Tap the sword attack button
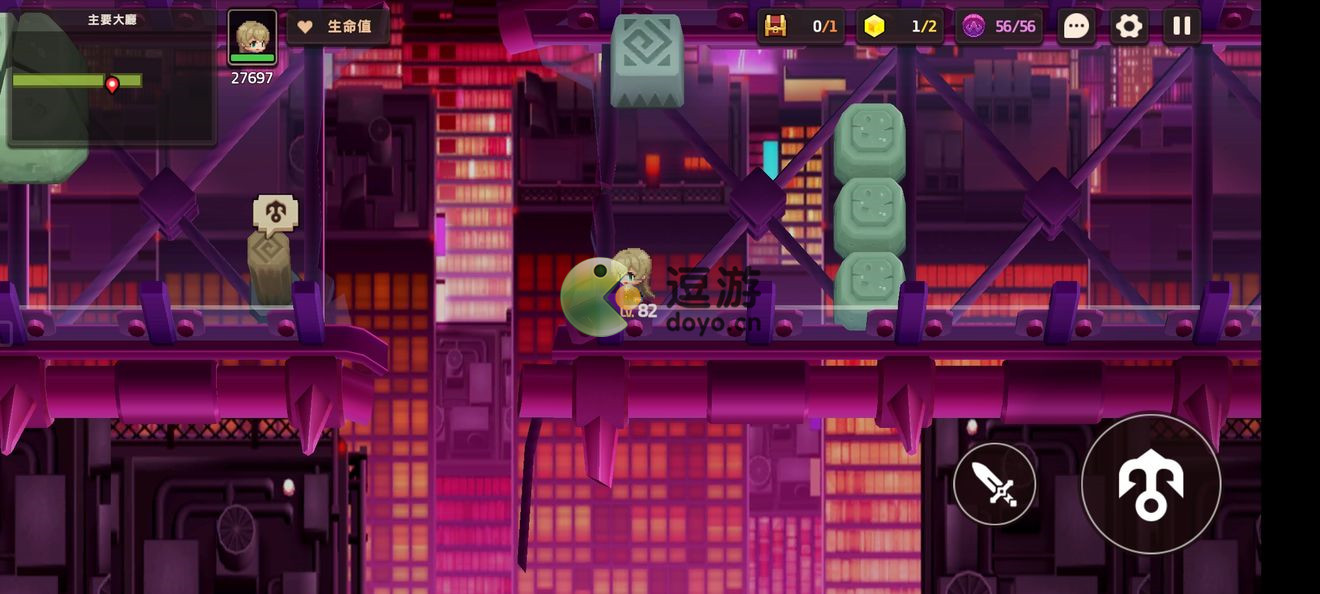The width and height of the screenshot is (1320, 594). pos(994,485)
